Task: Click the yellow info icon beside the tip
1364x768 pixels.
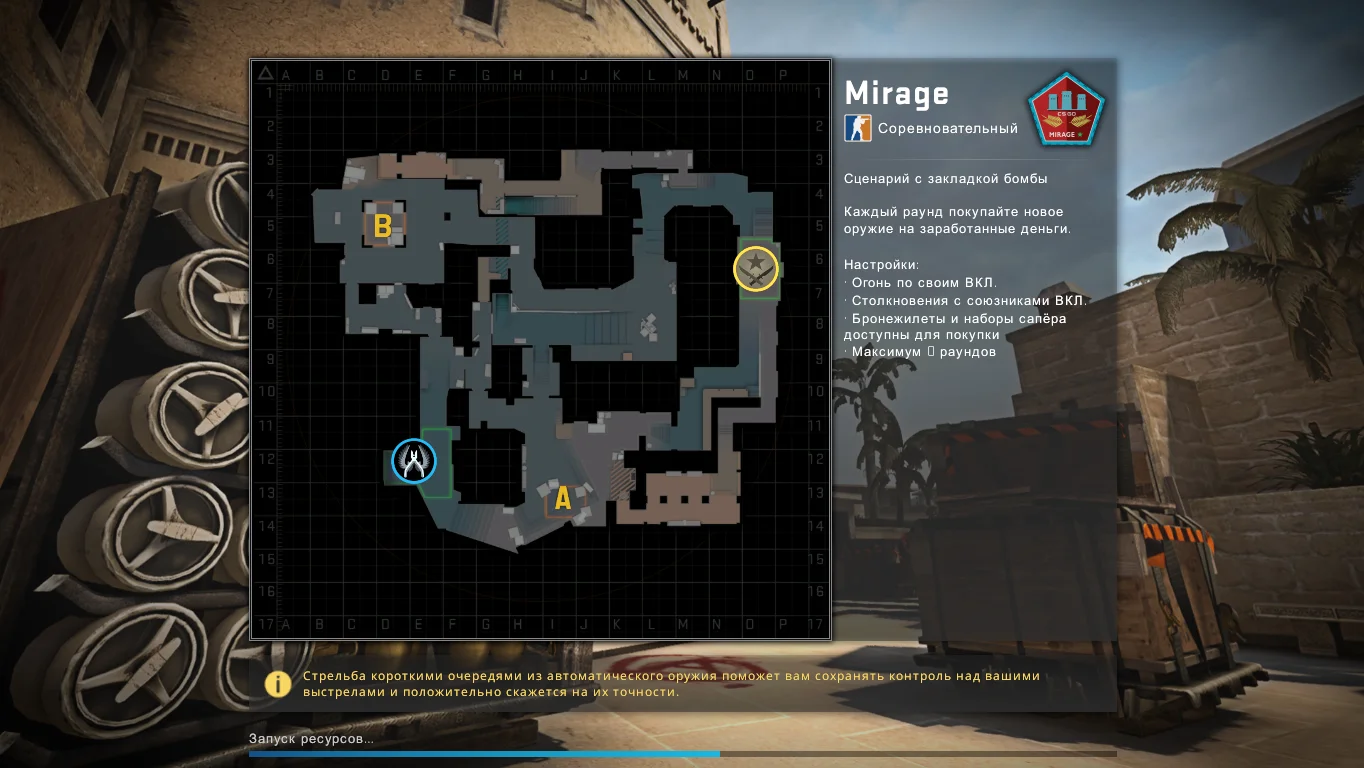Action: (x=278, y=683)
